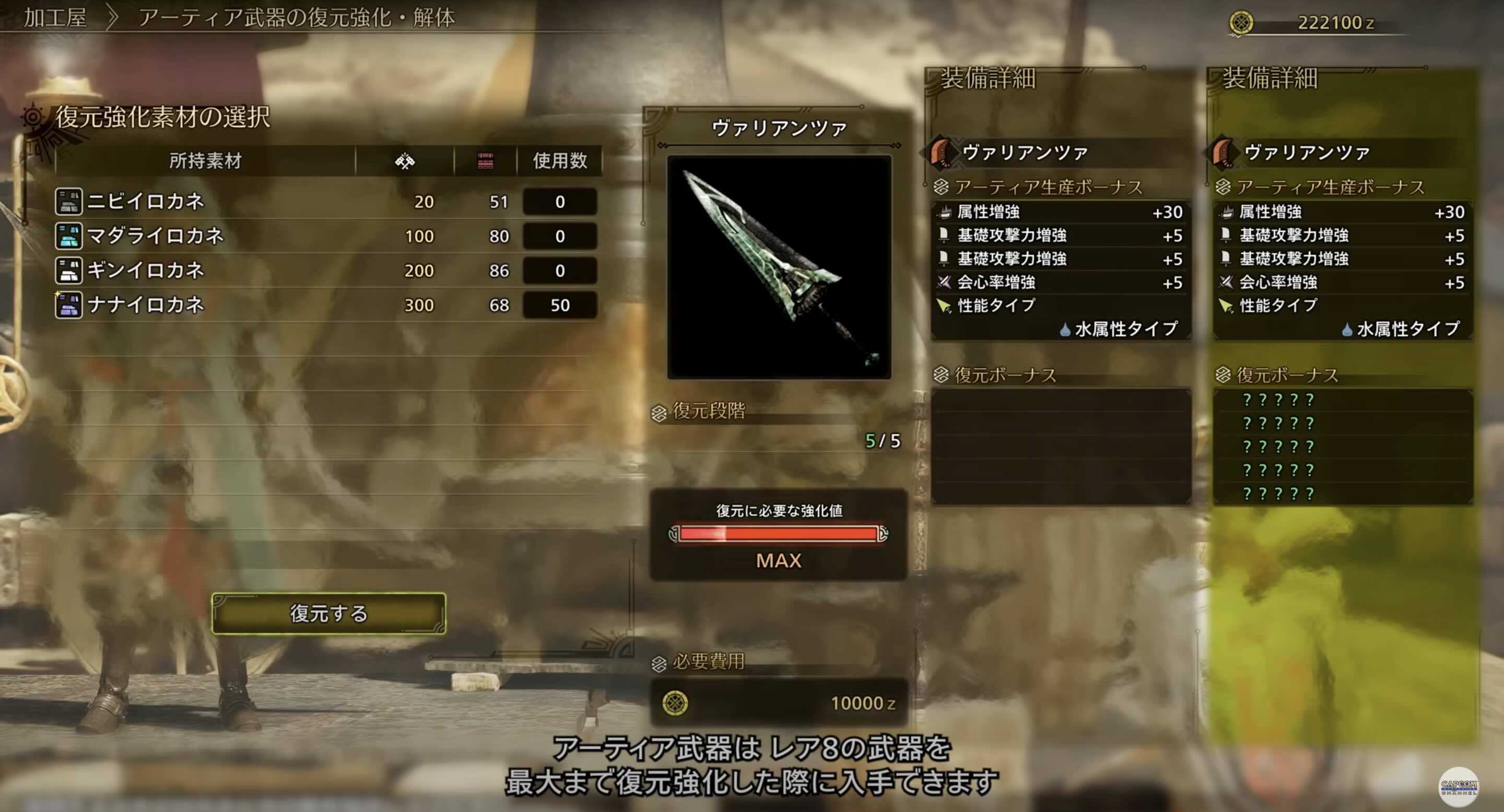Open the 加工屋 breadcrumb menu item
Image resolution: width=1504 pixels, height=812 pixels.
click(x=54, y=18)
